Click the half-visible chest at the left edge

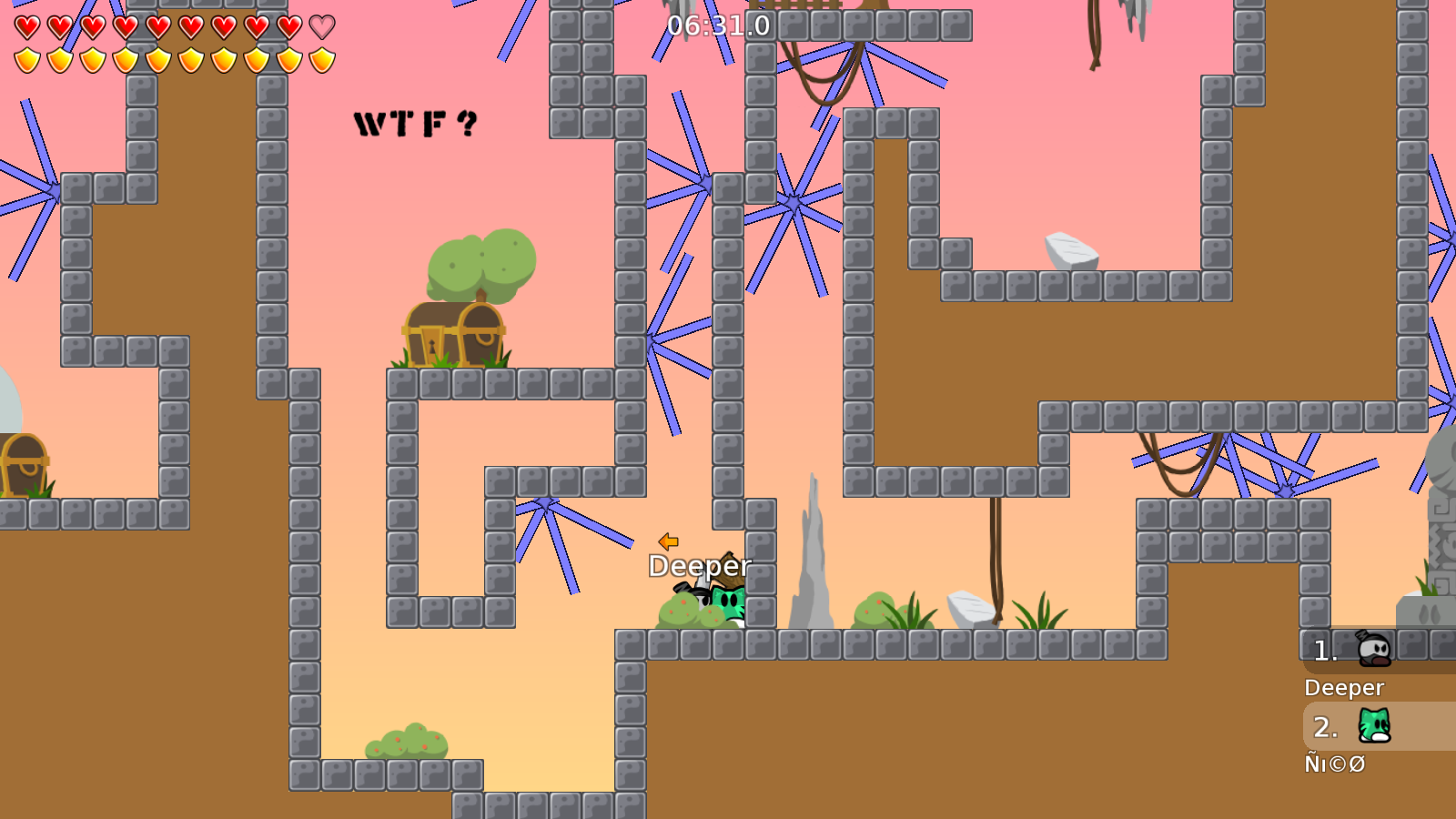point(23,464)
